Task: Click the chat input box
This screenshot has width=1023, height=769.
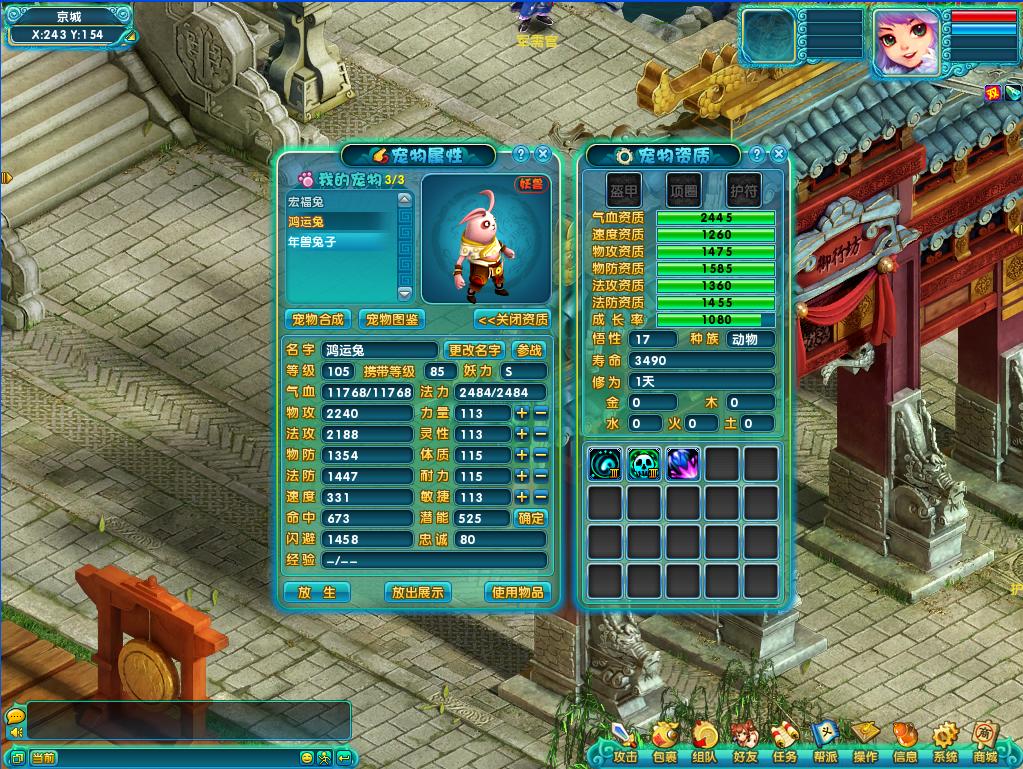Action: coord(188,720)
